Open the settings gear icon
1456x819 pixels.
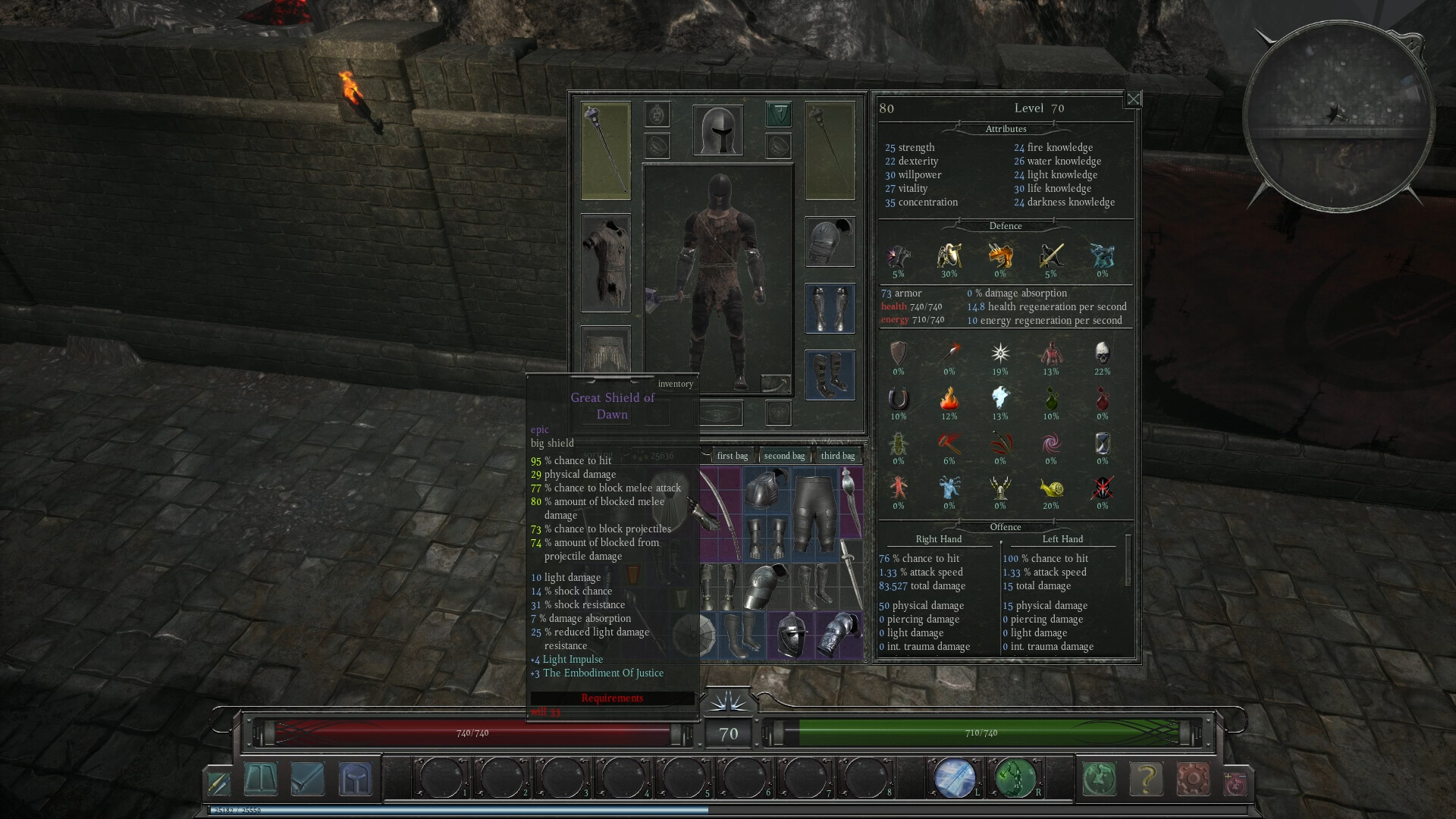(x=1192, y=779)
